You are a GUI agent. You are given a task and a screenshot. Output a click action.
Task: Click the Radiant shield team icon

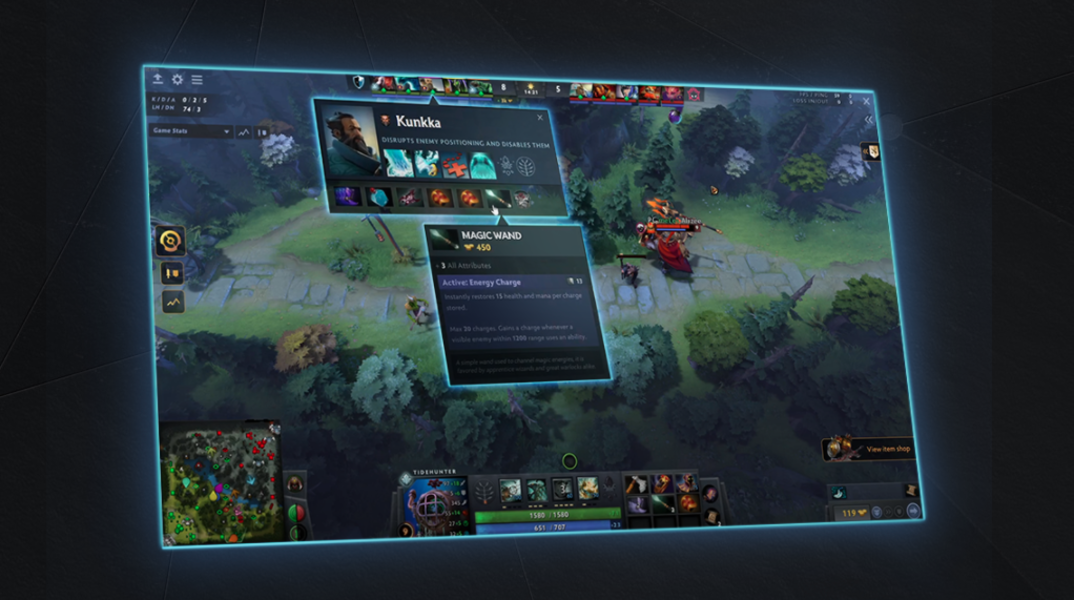click(x=359, y=81)
